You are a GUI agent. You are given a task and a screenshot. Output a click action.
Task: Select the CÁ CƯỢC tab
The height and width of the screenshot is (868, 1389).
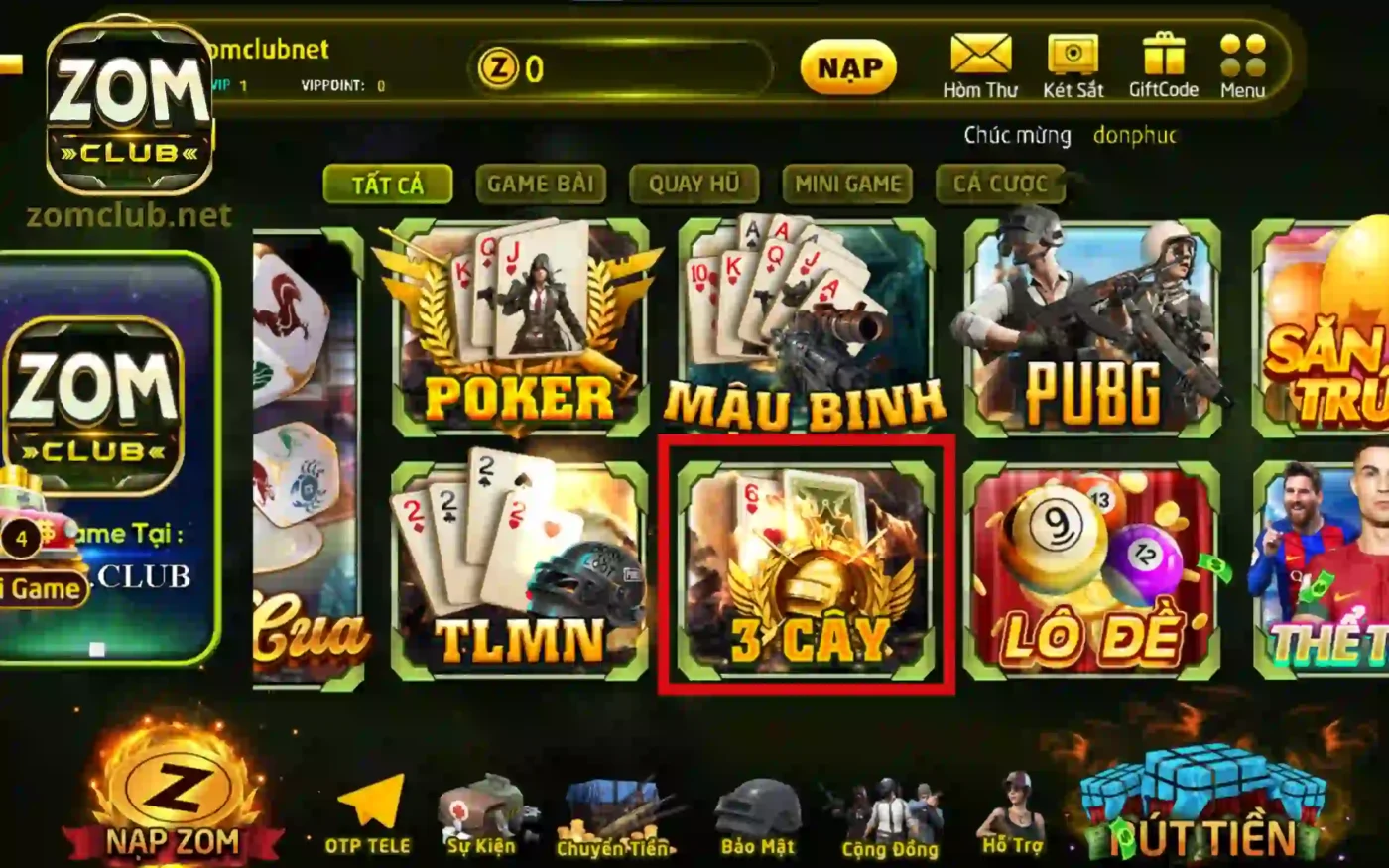point(999,185)
